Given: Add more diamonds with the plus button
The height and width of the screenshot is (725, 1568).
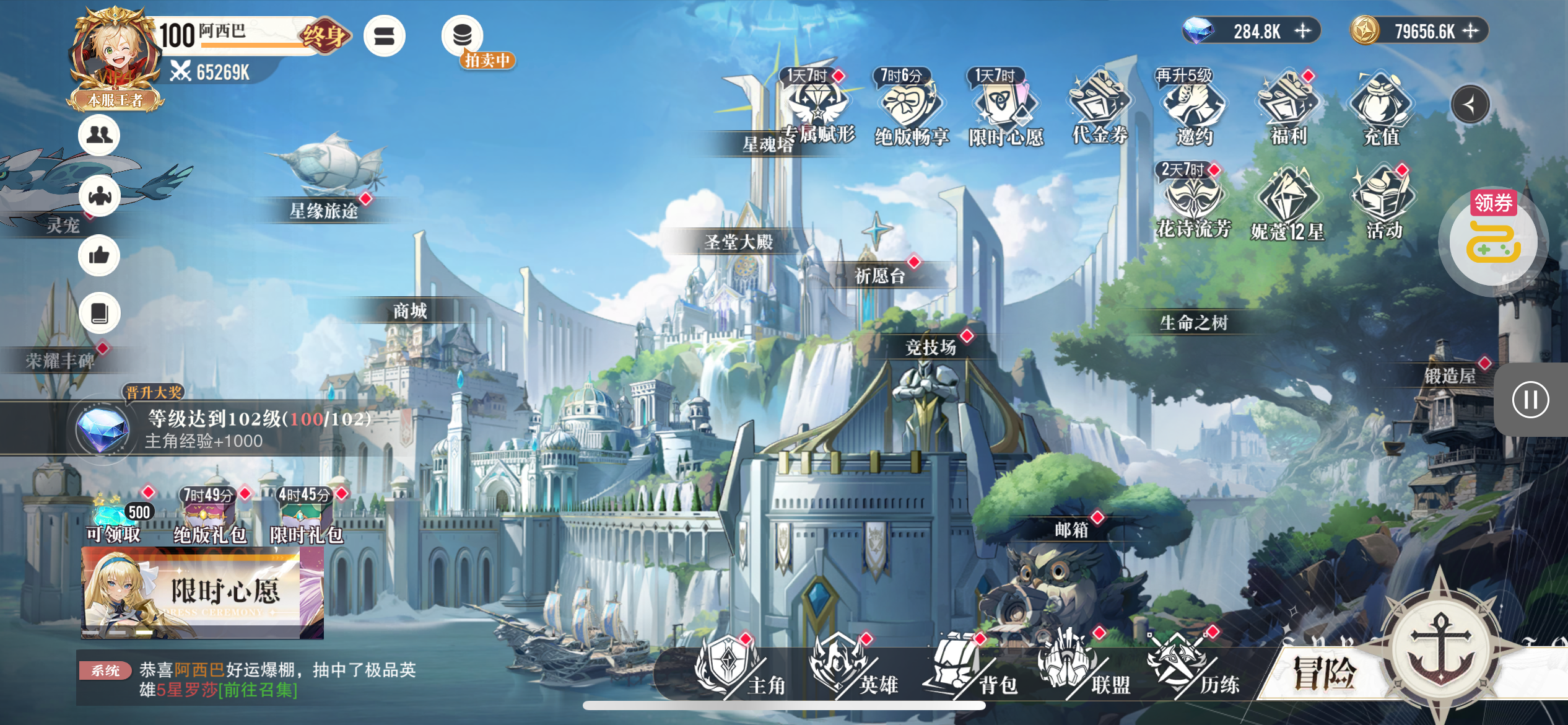Looking at the screenshot, I should [1303, 31].
